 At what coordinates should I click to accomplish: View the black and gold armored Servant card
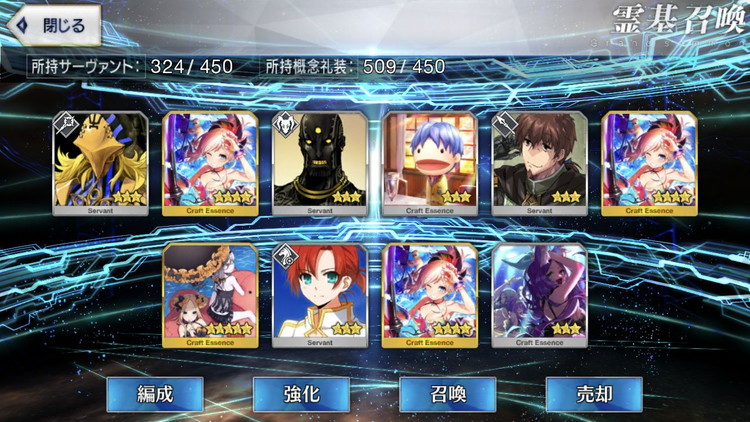tap(320, 162)
